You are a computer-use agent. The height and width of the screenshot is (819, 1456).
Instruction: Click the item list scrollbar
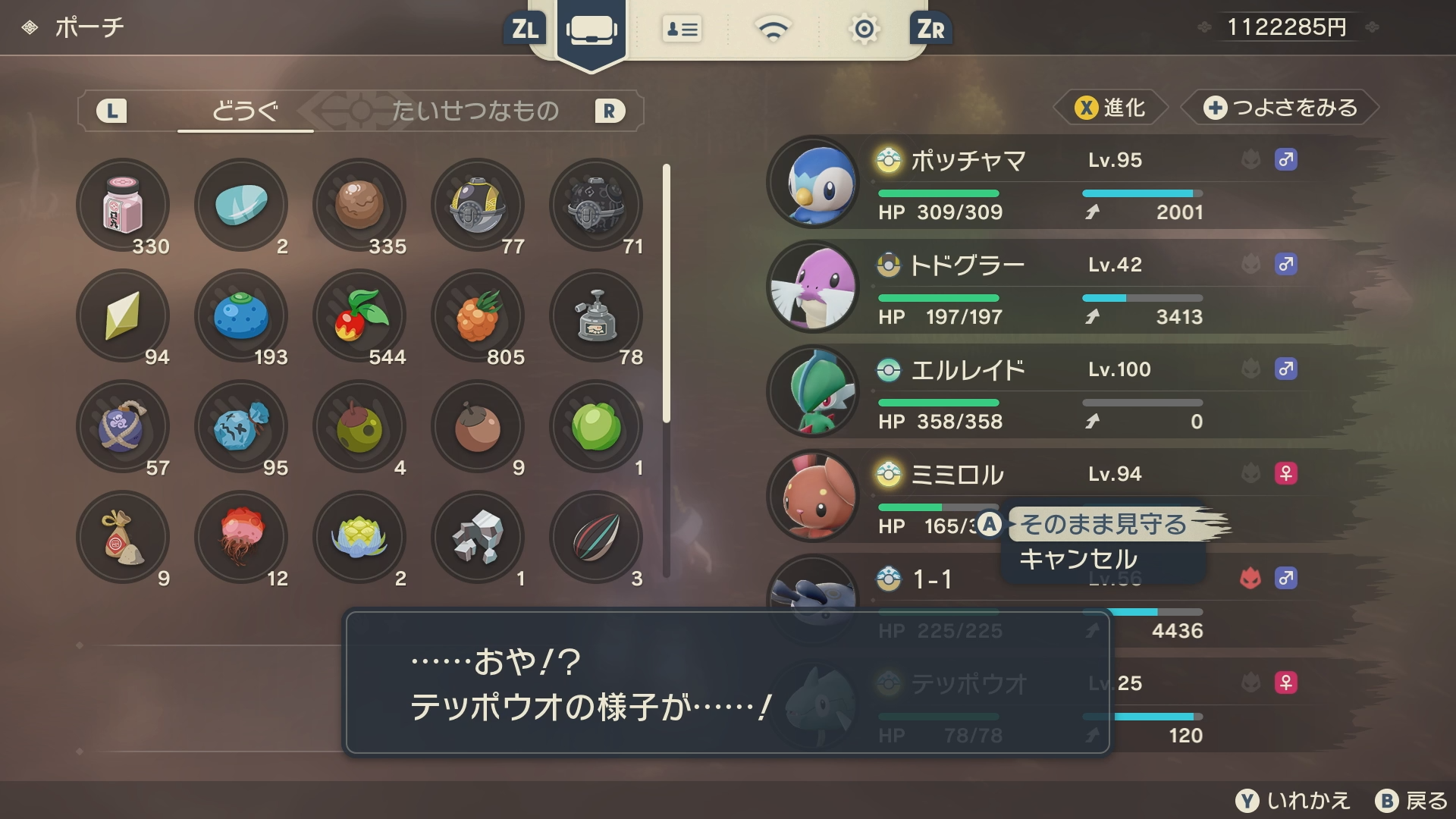pos(667,370)
